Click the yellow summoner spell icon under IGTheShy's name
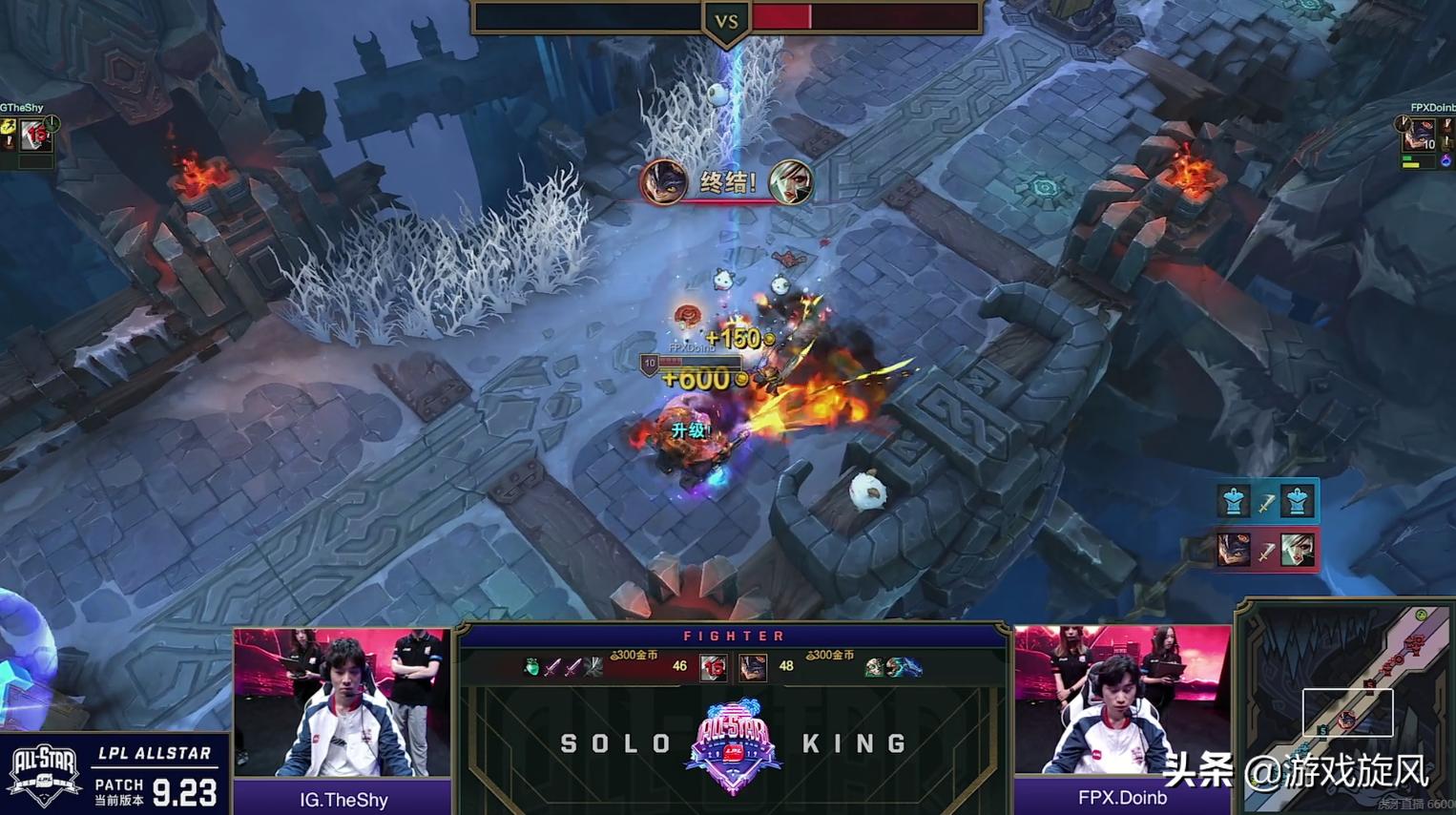This screenshot has height=815, width=1456. pos(9,129)
